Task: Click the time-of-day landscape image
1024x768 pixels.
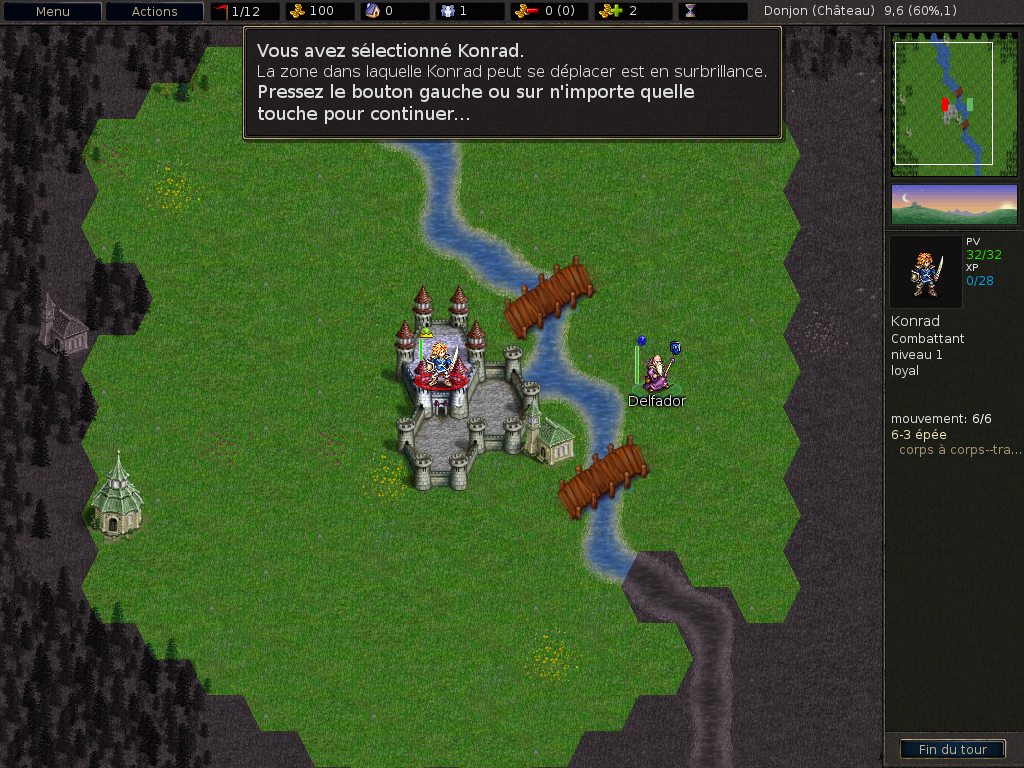Action: coord(953,204)
